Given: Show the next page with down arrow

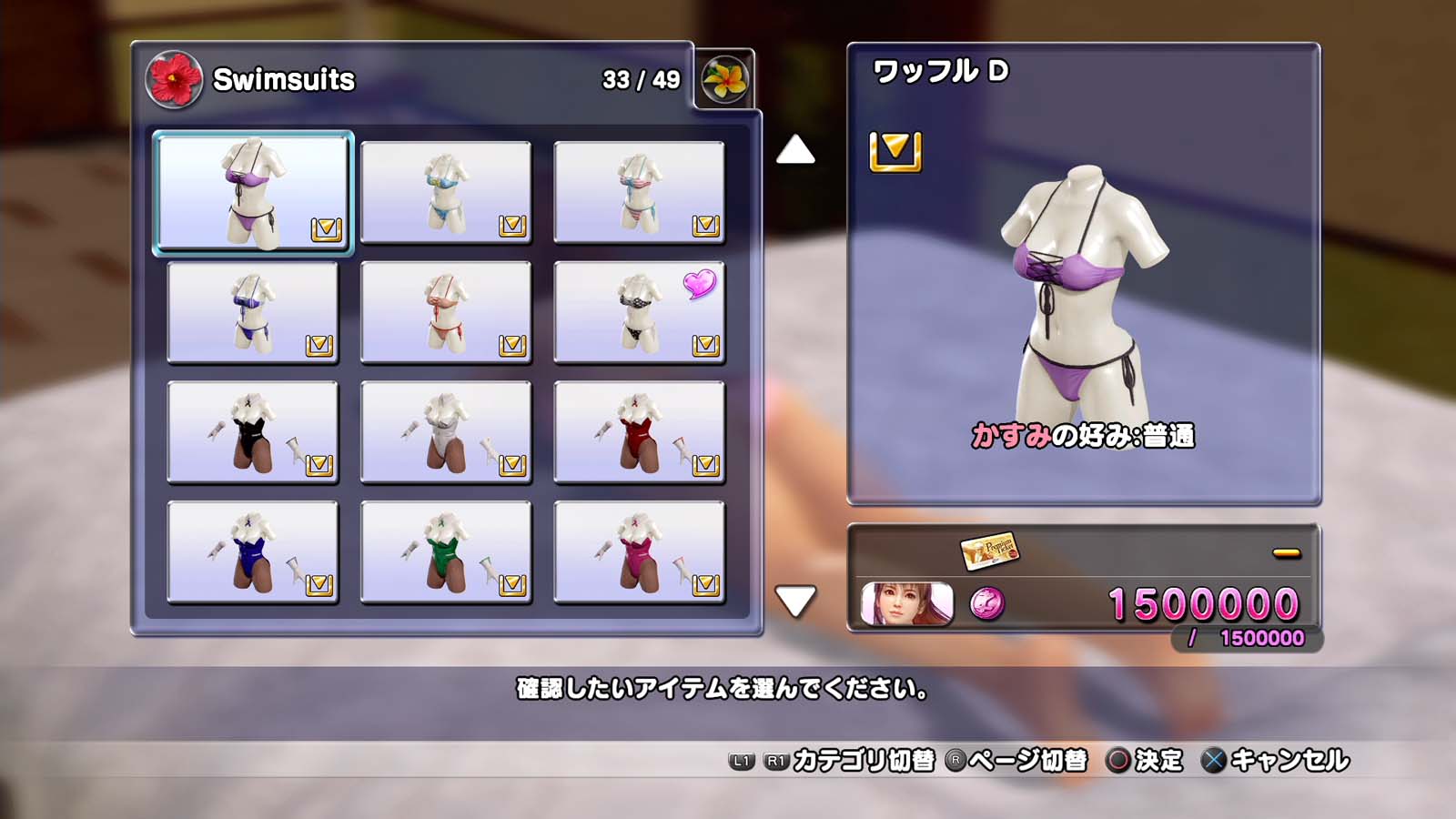Looking at the screenshot, I should pyautogui.click(x=795, y=601).
